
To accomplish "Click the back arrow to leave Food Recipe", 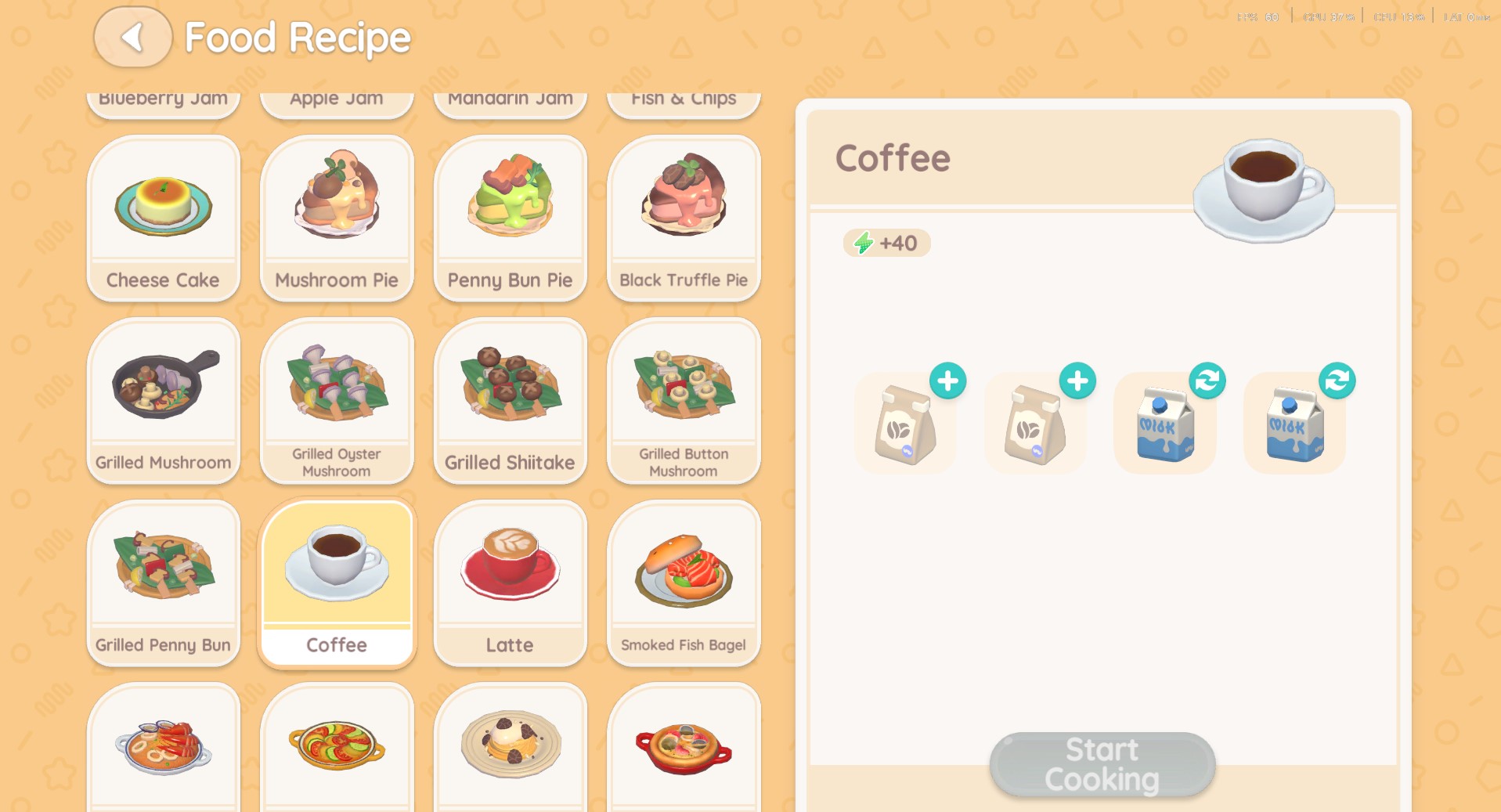I will 132,36.
